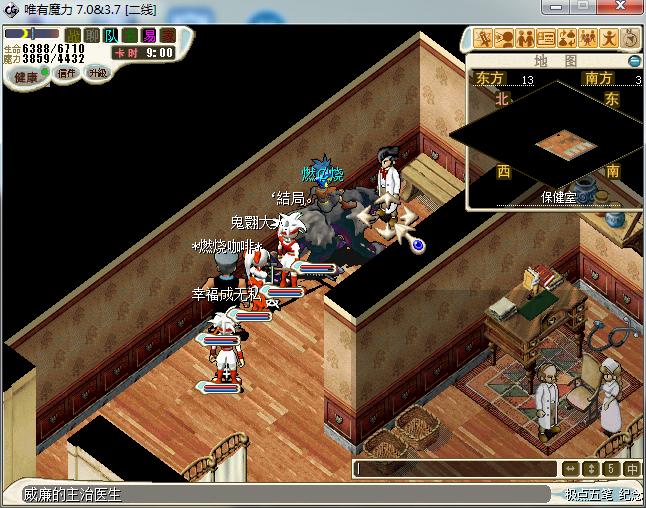Switch the chat font size 中 button

pos(632,468)
